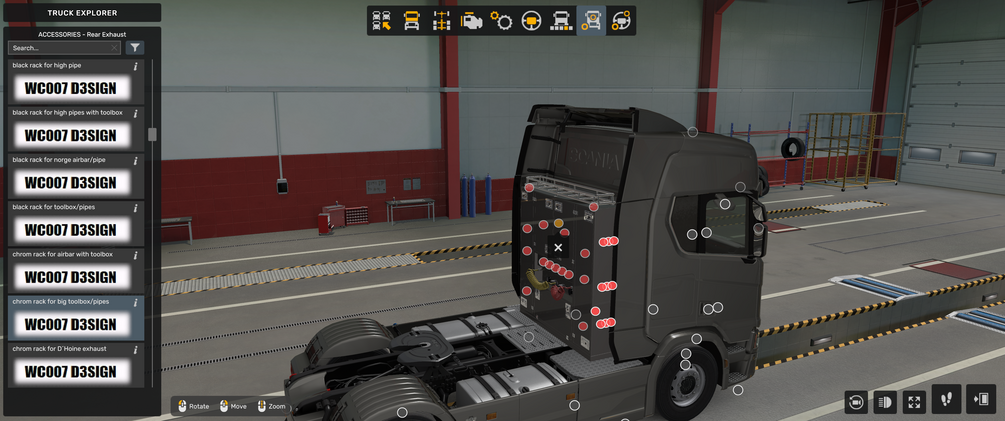The width and height of the screenshot is (1005, 421).
Task: Close the X marker on truck rear
Action: 558,247
